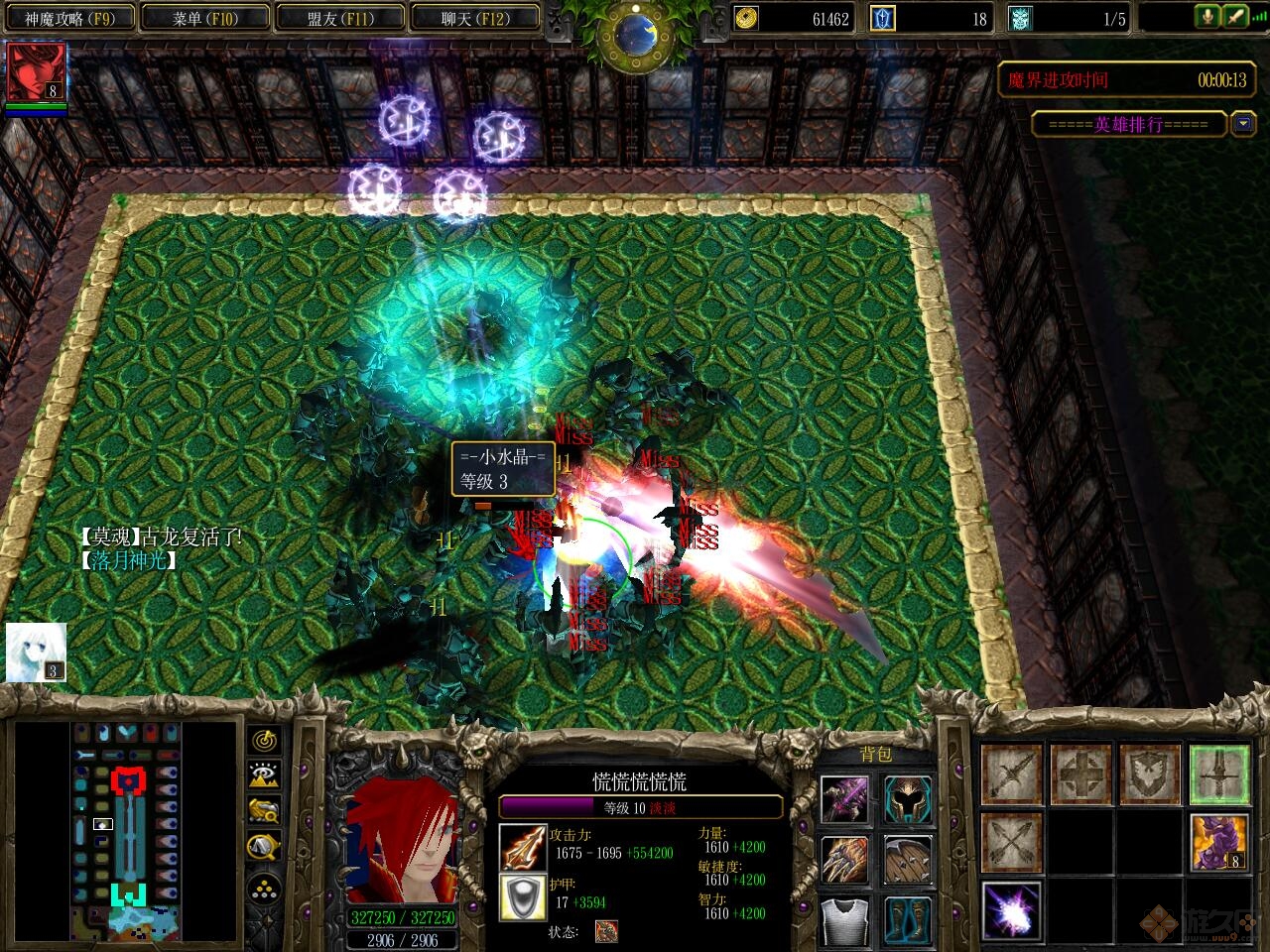Select the white chainmail vest item
Image resolution: width=1270 pixels, height=952 pixels.
(x=845, y=920)
